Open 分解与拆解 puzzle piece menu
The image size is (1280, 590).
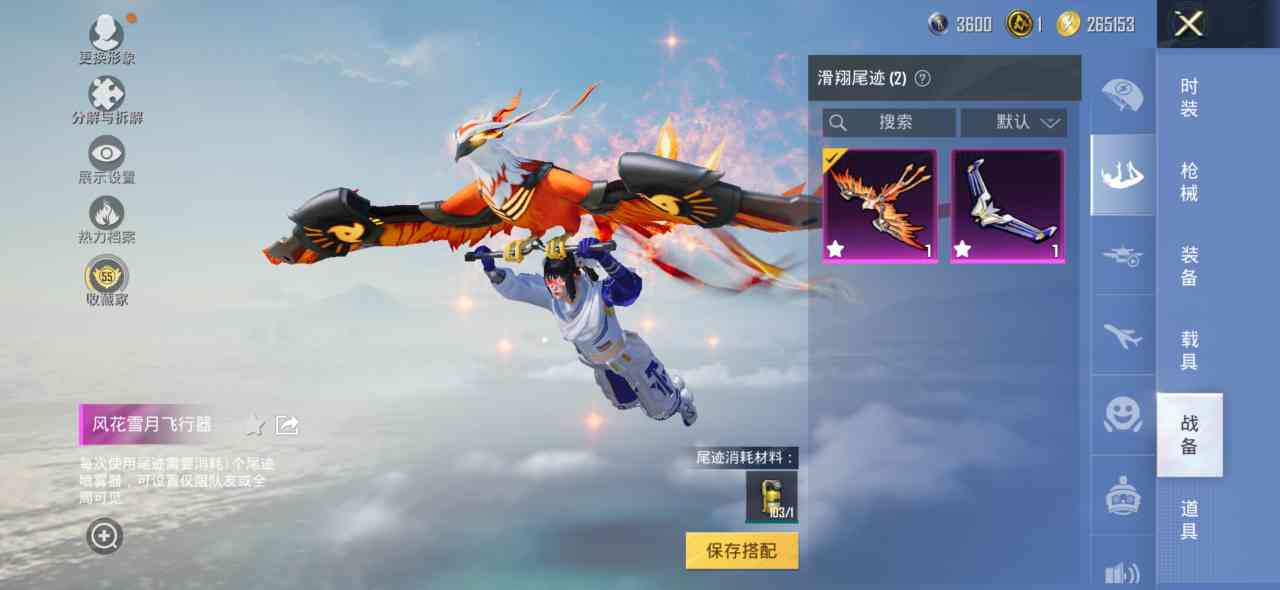106,98
